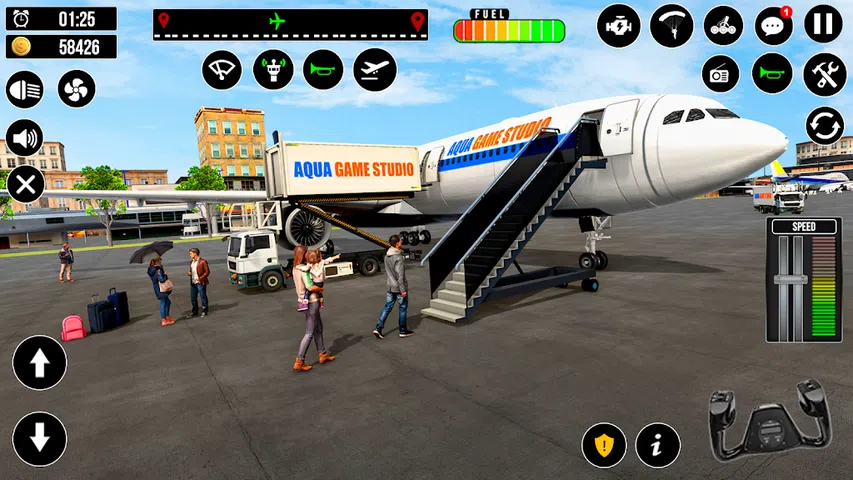This screenshot has width=853, height=480.
Task: Close the panel with the X button
Action: [x=25, y=185]
